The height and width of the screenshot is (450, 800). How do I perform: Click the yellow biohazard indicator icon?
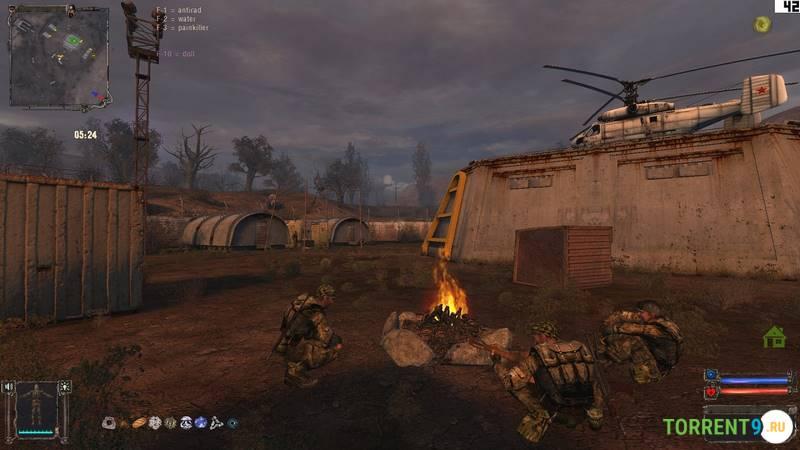762,24
